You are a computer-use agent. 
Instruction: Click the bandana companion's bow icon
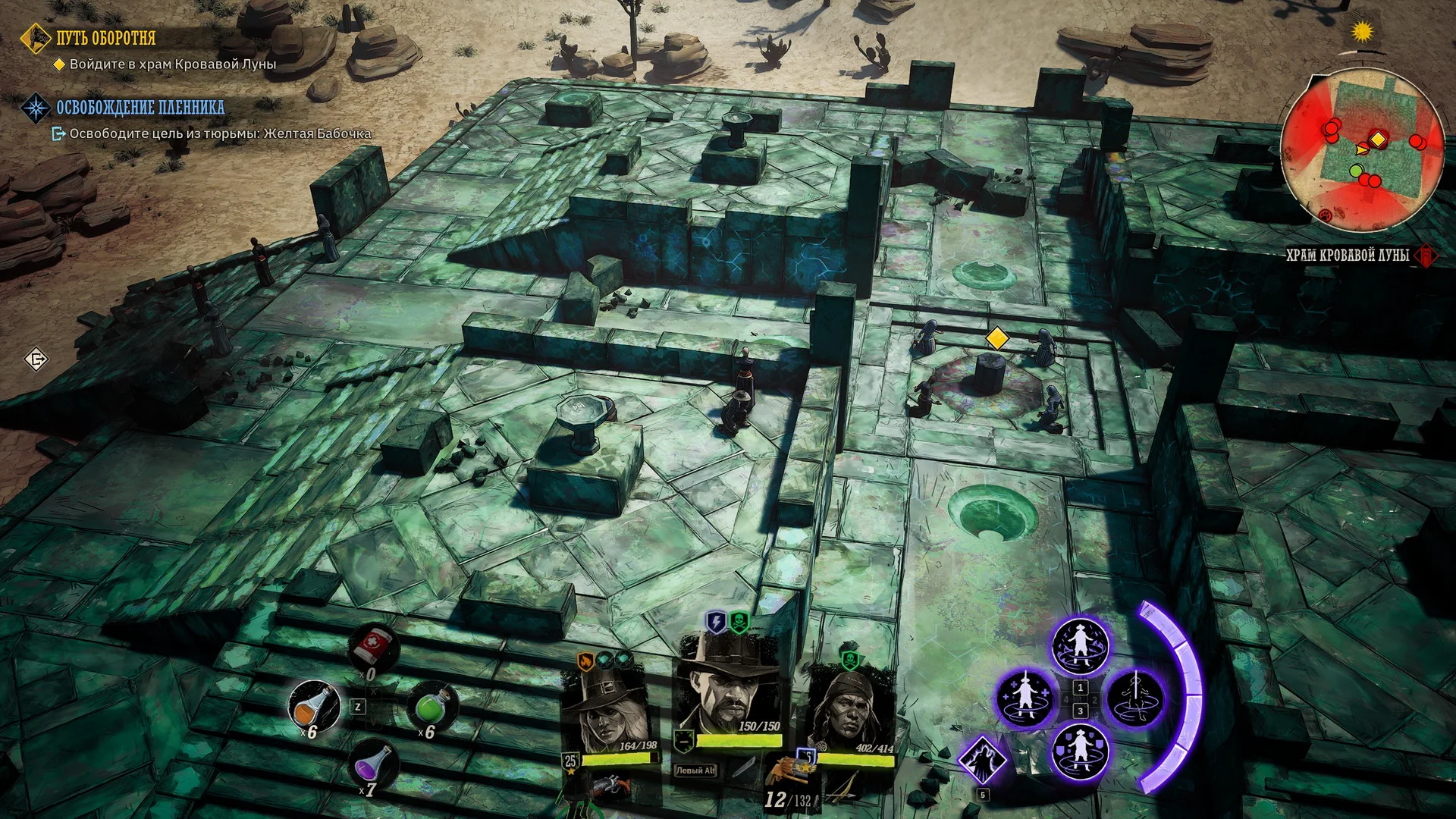pos(849,789)
